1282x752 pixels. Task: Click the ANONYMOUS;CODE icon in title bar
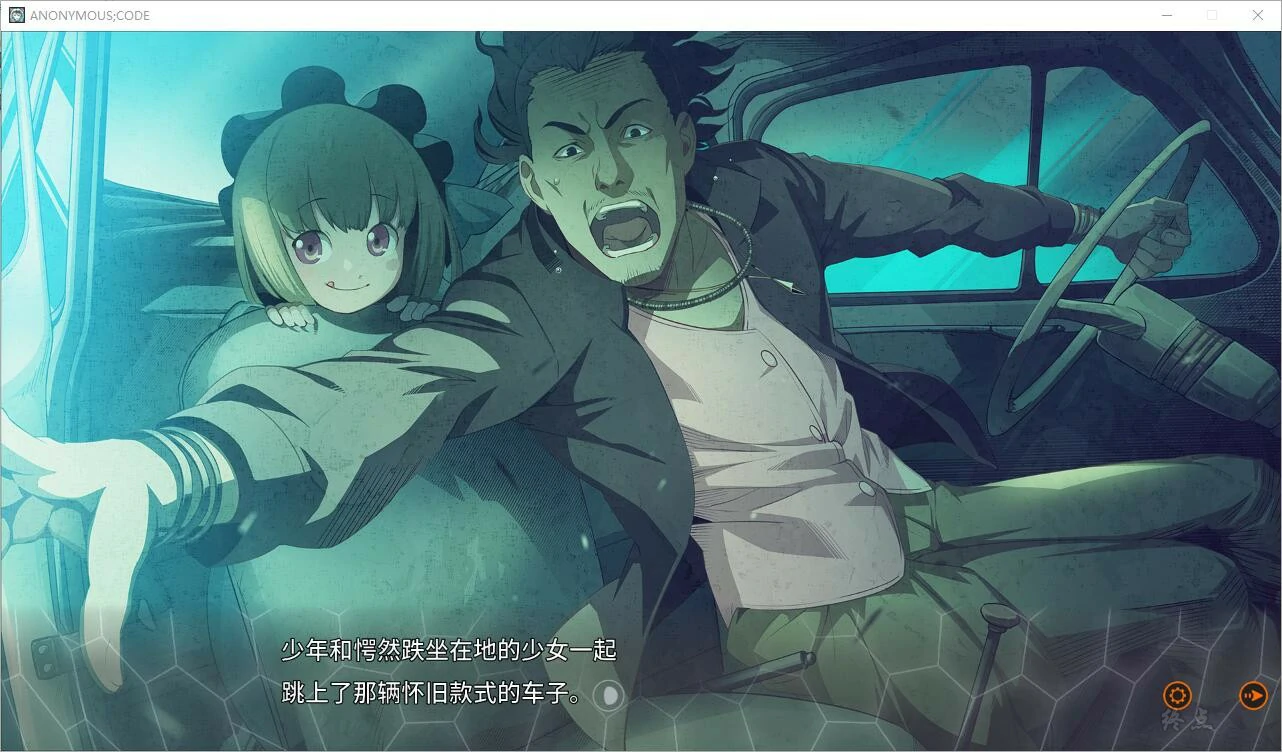(15, 15)
